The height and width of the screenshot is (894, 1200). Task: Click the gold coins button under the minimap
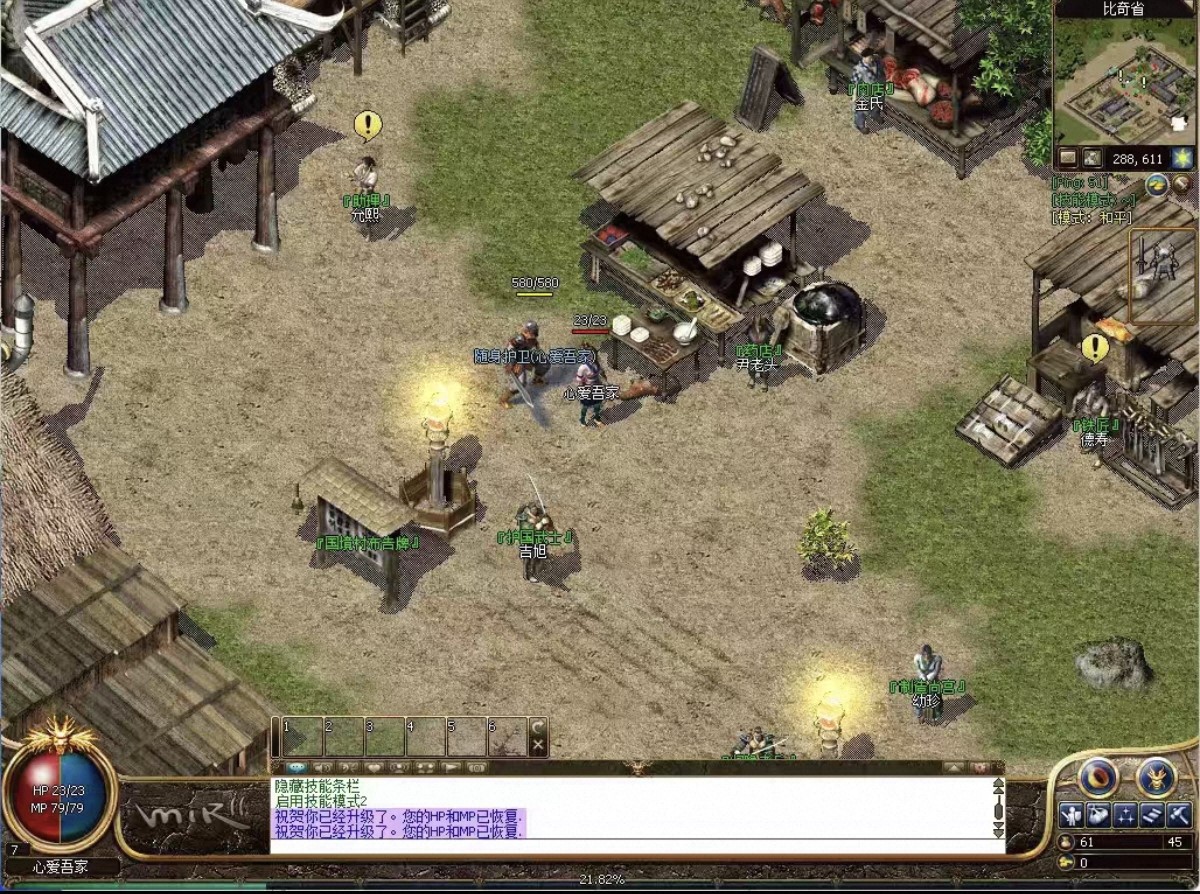tap(1157, 185)
